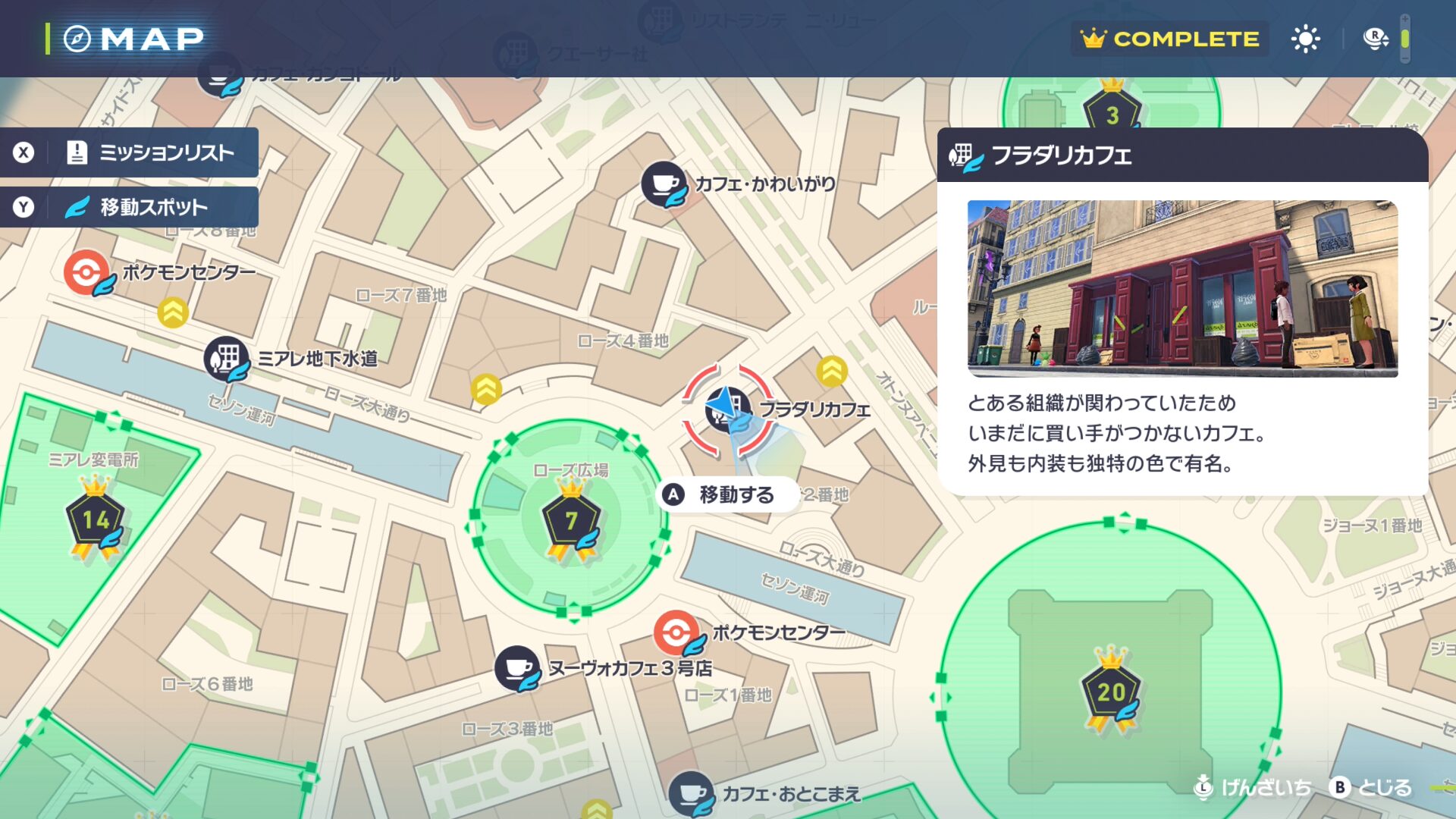Viewport: 1456px width, 819px height.
Task: View the フラダリカフェ location photo
Action: pyautogui.click(x=1182, y=288)
